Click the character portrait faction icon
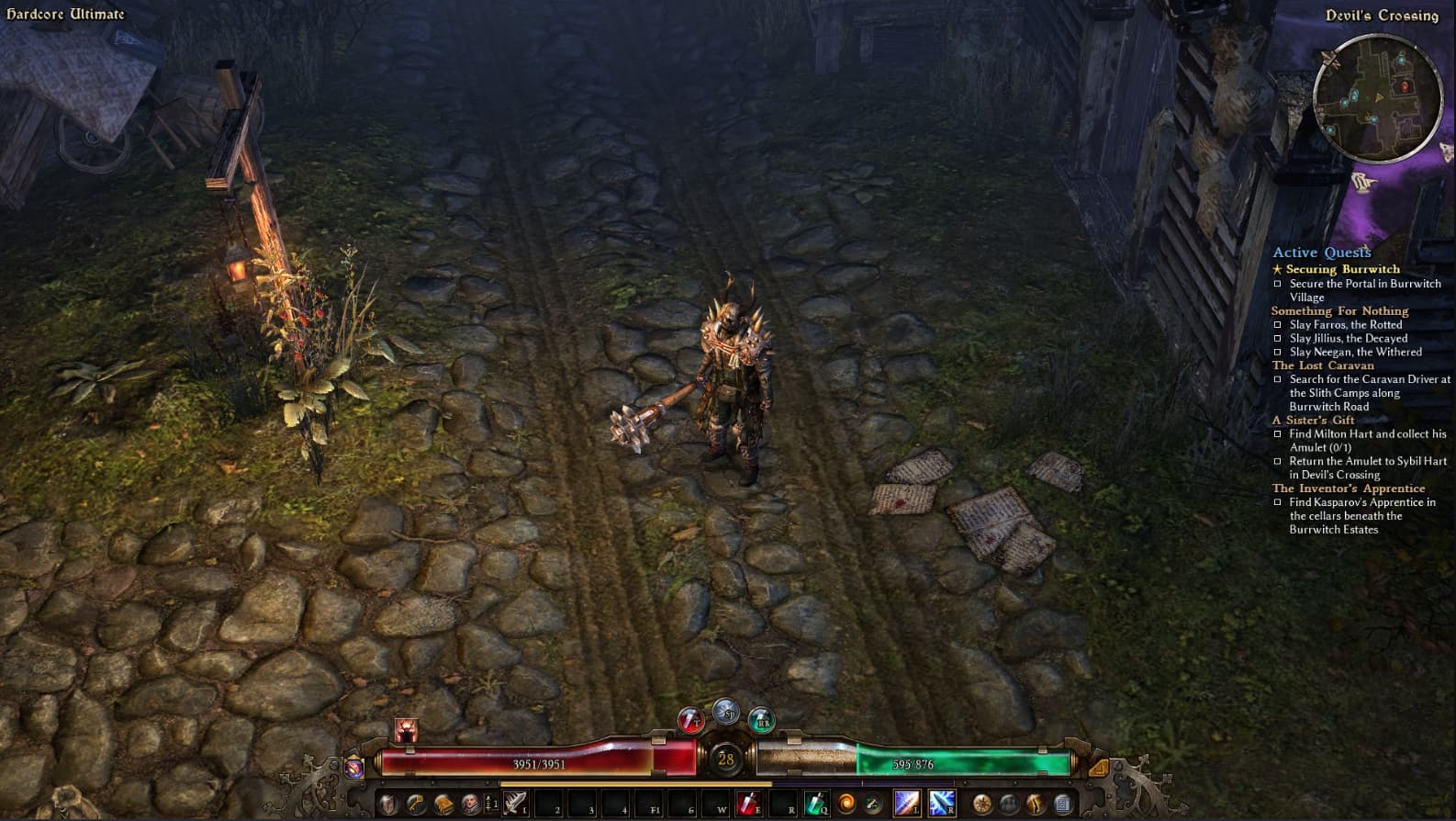 (470, 804)
